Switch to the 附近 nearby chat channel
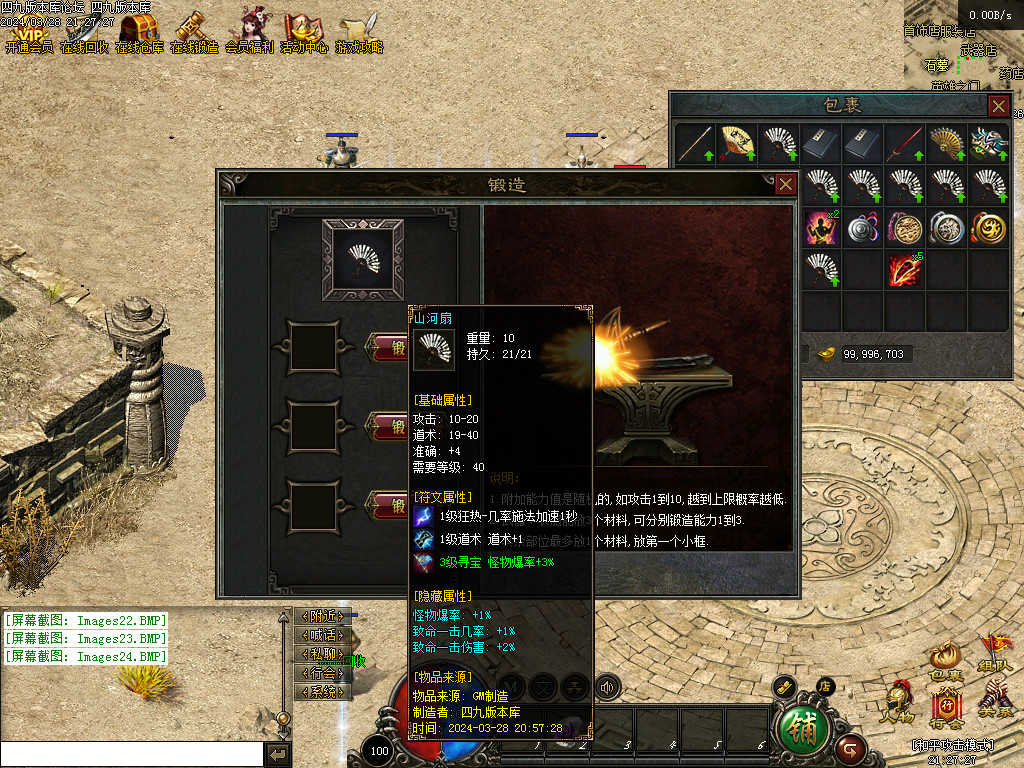Screen dimensions: 1024x768 [x=323, y=617]
